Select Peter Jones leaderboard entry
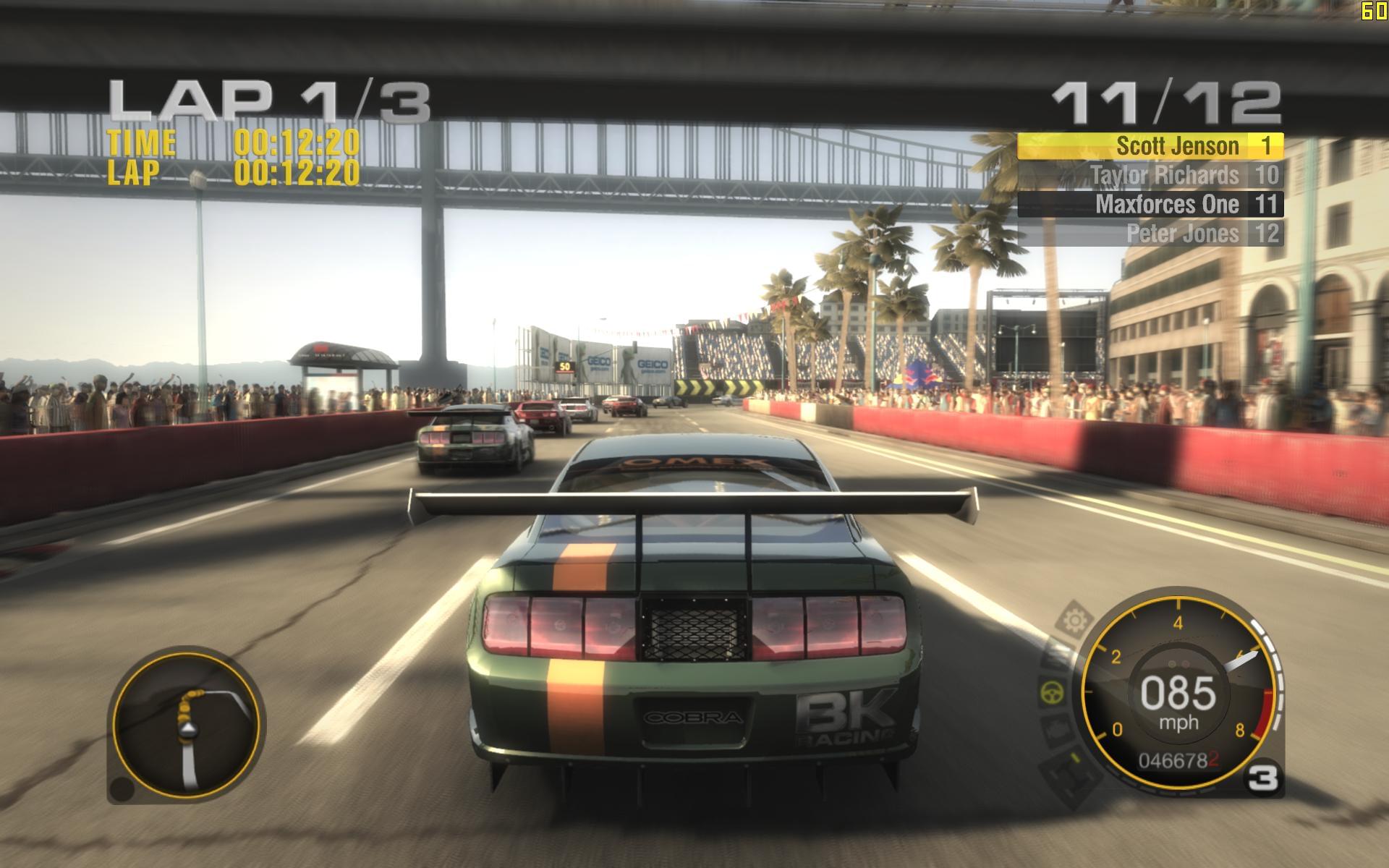The image size is (1389, 868). coord(1150,234)
